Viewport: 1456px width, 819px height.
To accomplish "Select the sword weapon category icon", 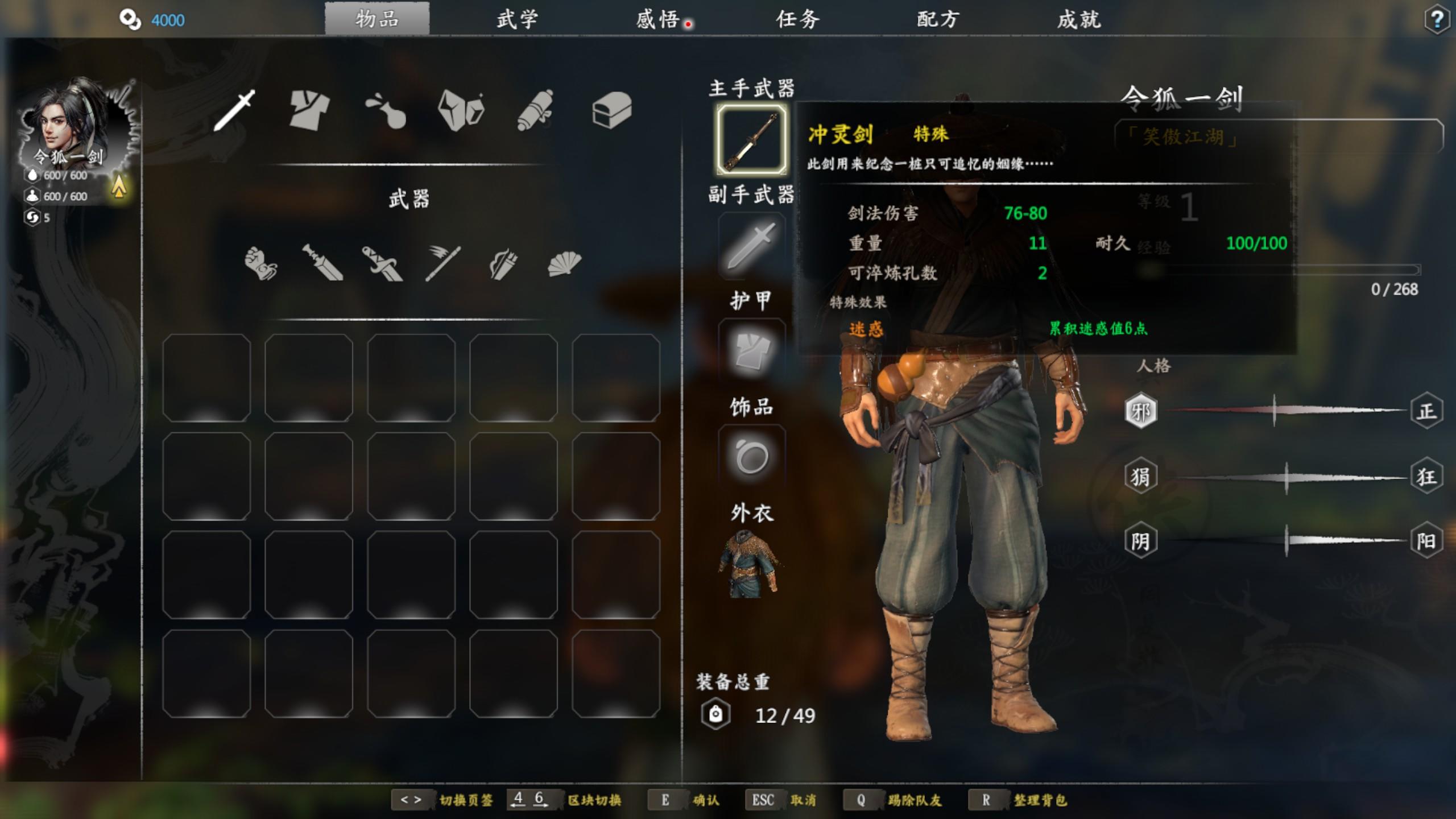I will (234, 110).
